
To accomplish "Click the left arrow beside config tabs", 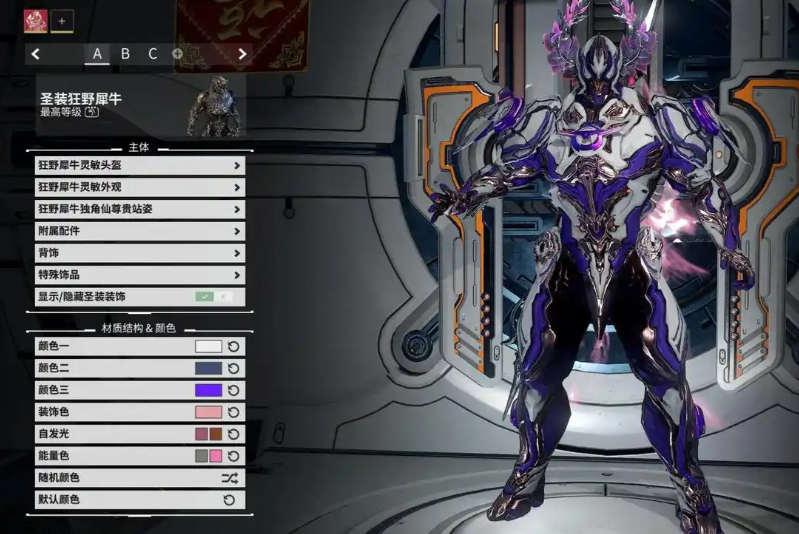I will click(x=36, y=54).
